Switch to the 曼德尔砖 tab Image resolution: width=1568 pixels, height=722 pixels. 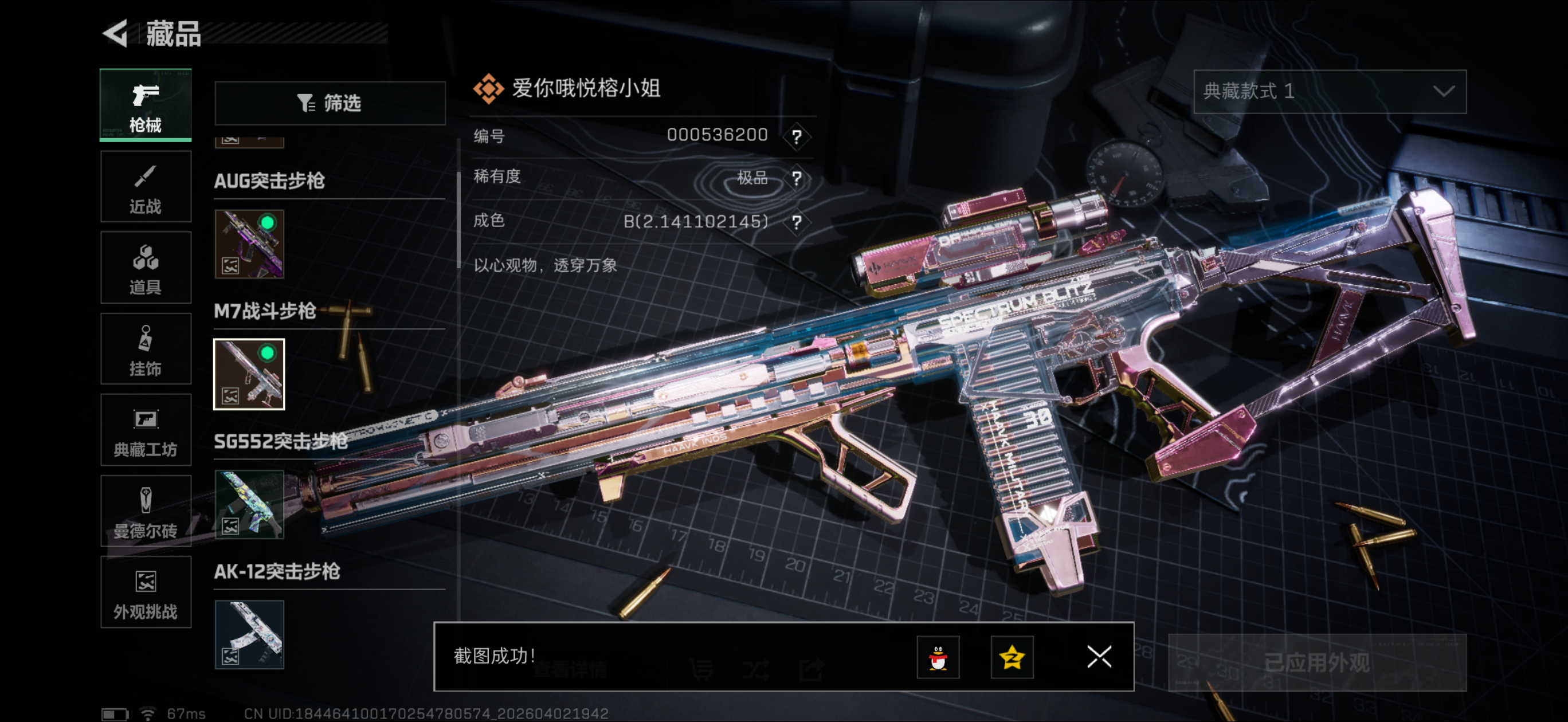pyautogui.click(x=146, y=511)
